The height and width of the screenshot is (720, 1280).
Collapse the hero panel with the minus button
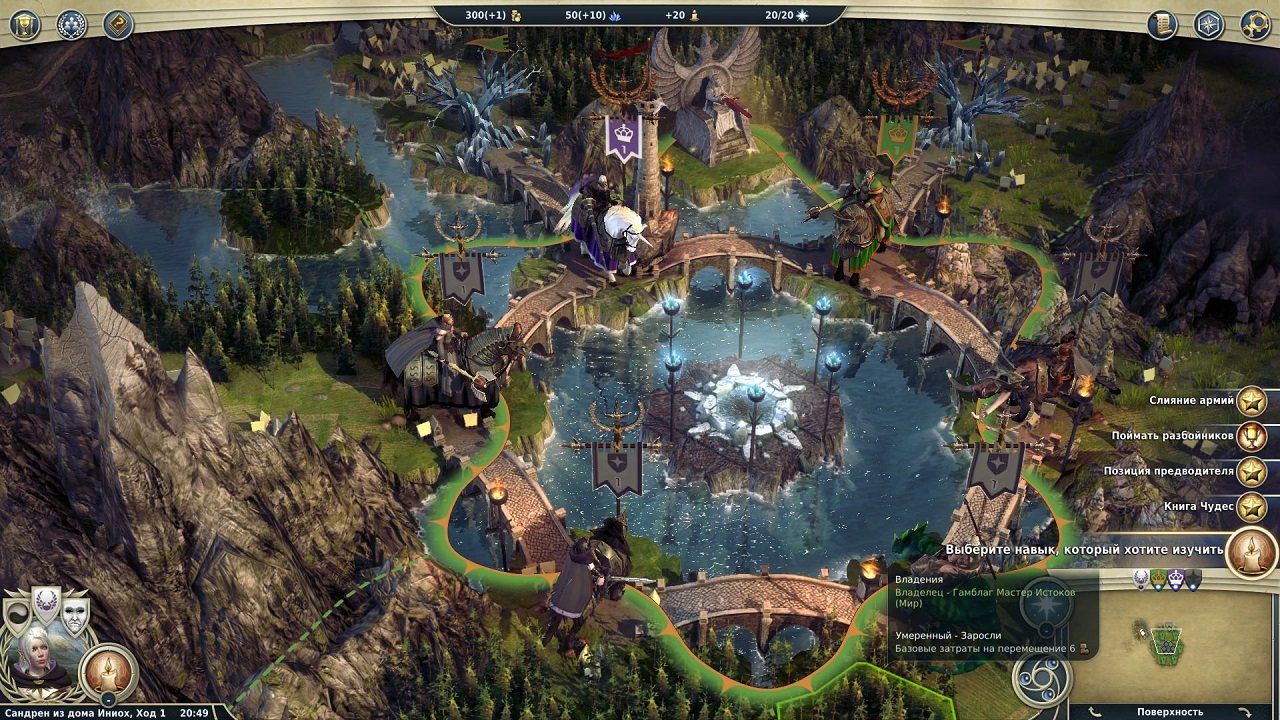pyautogui.click(x=109, y=699)
